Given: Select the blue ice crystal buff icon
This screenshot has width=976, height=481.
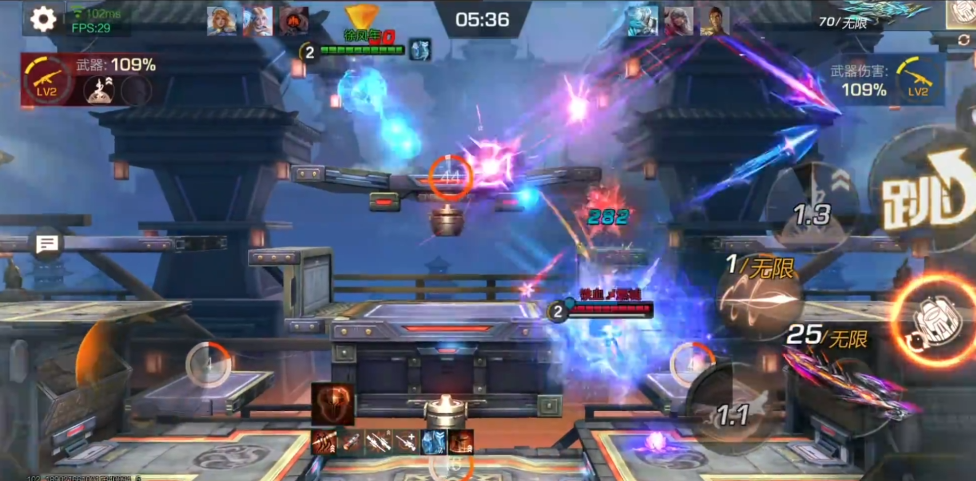Looking at the screenshot, I should pos(433,441).
